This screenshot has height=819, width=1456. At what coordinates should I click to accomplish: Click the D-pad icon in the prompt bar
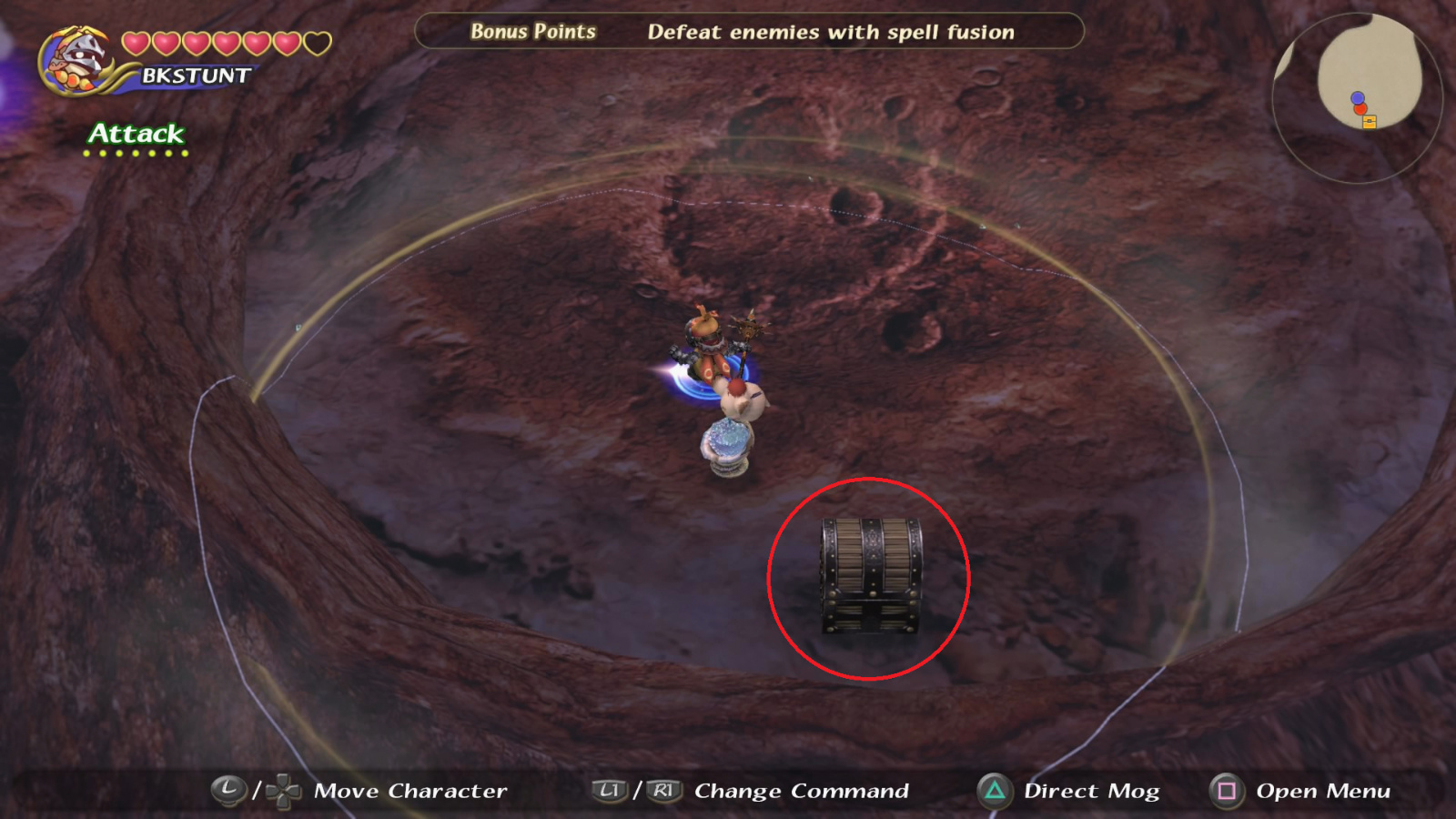coord(286,791)
